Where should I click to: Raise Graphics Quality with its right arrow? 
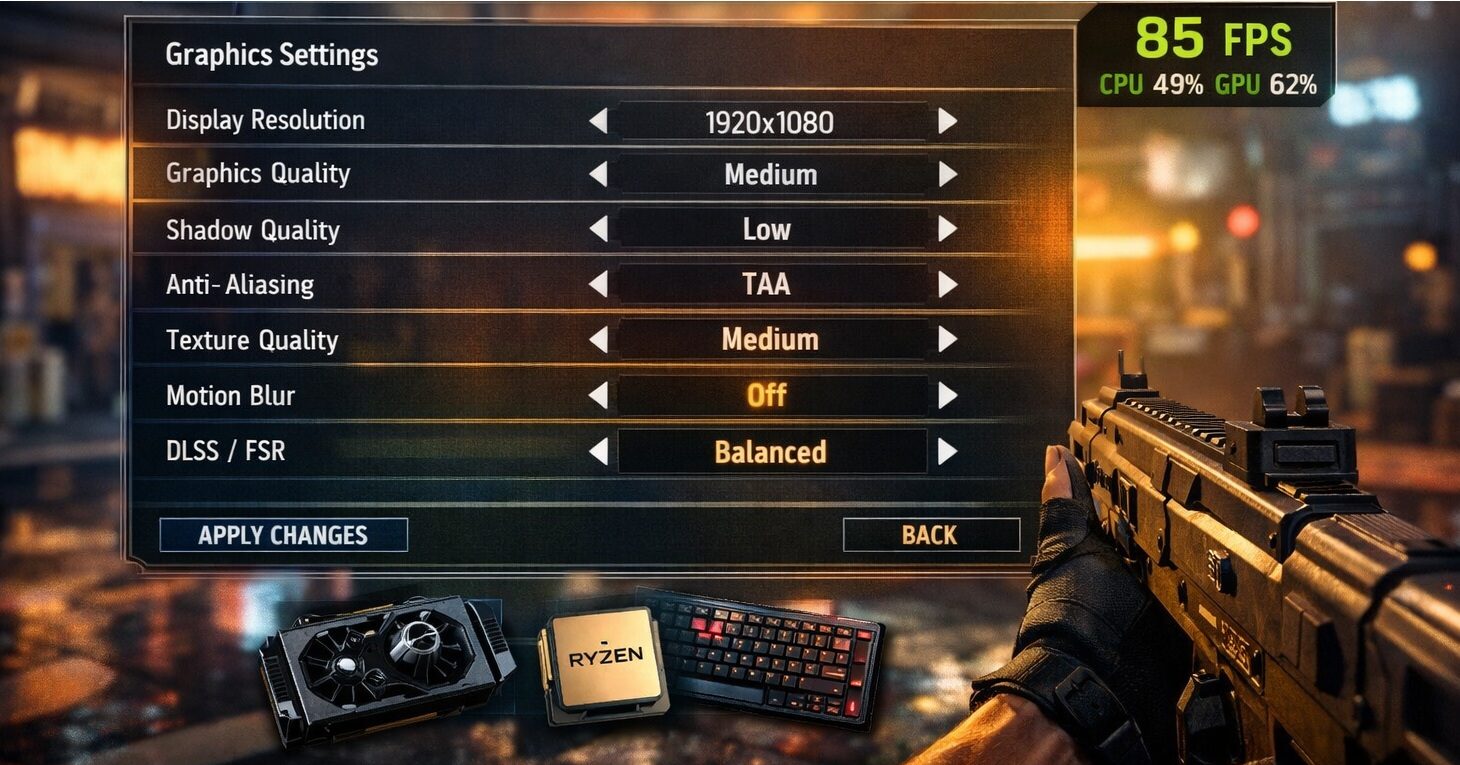947,175
